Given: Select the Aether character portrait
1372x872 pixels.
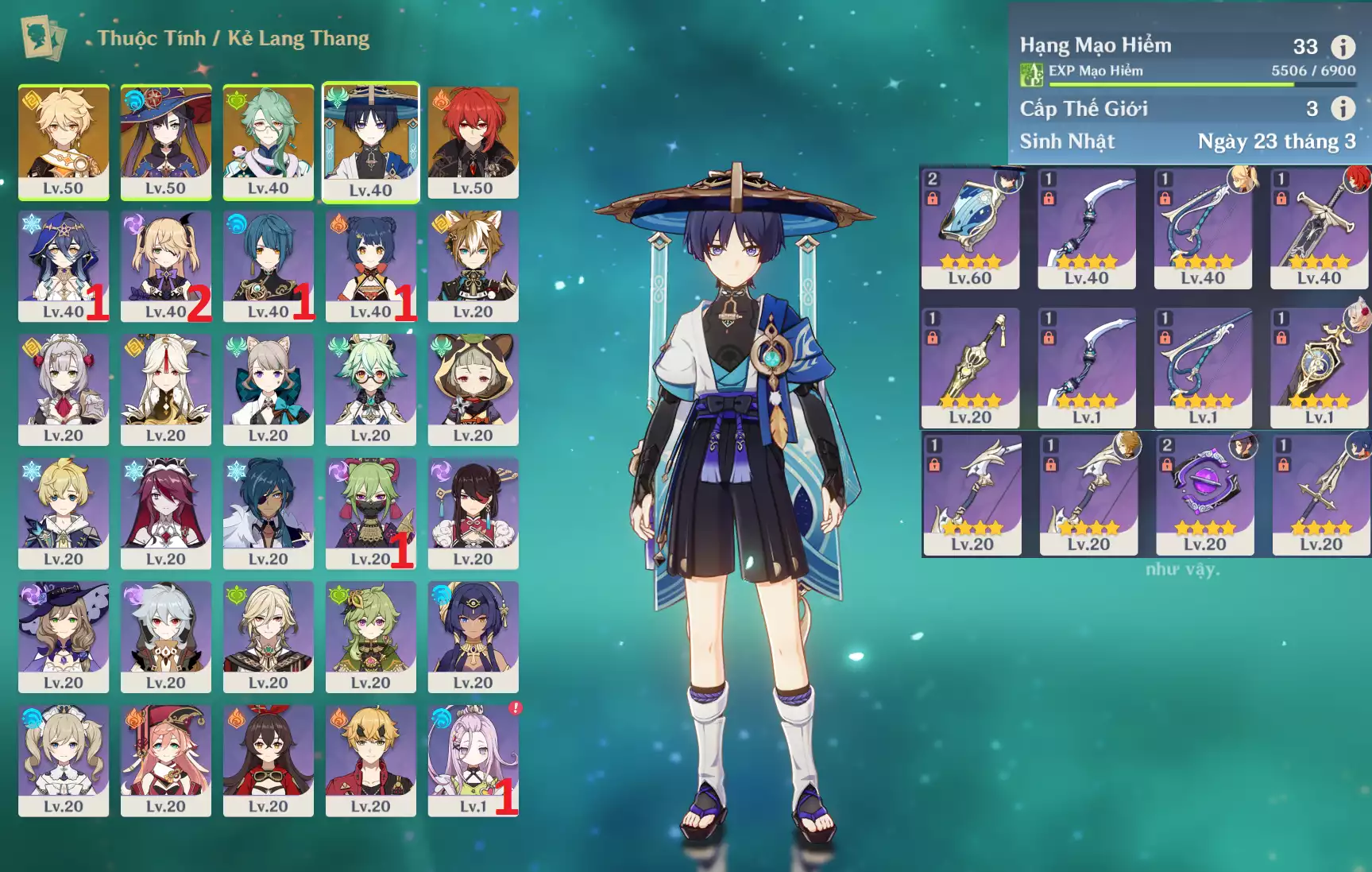Looking at the screenshot, I should click(x=64, y=141).
